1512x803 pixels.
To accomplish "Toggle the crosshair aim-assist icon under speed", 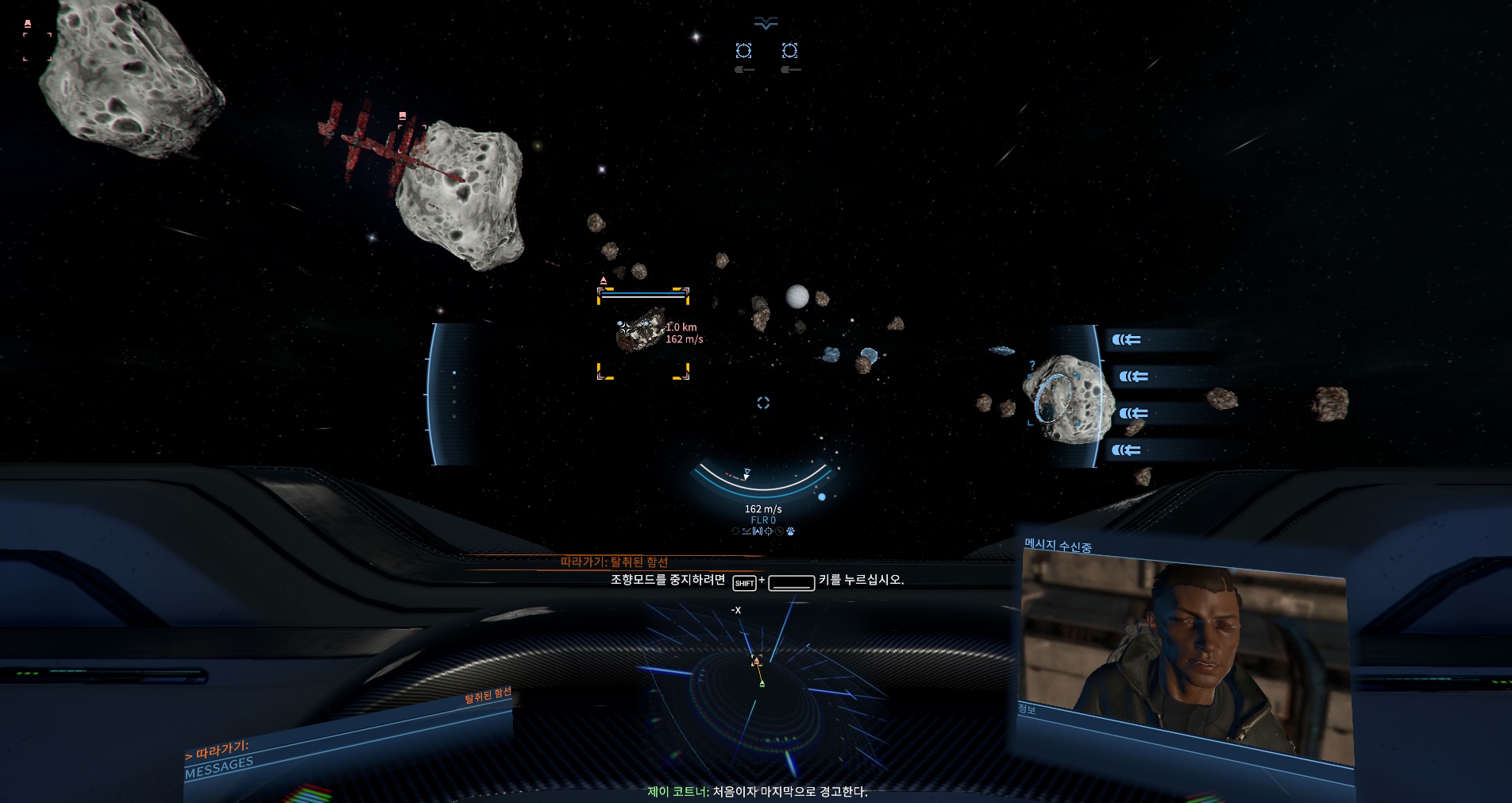I will [769, 531].
